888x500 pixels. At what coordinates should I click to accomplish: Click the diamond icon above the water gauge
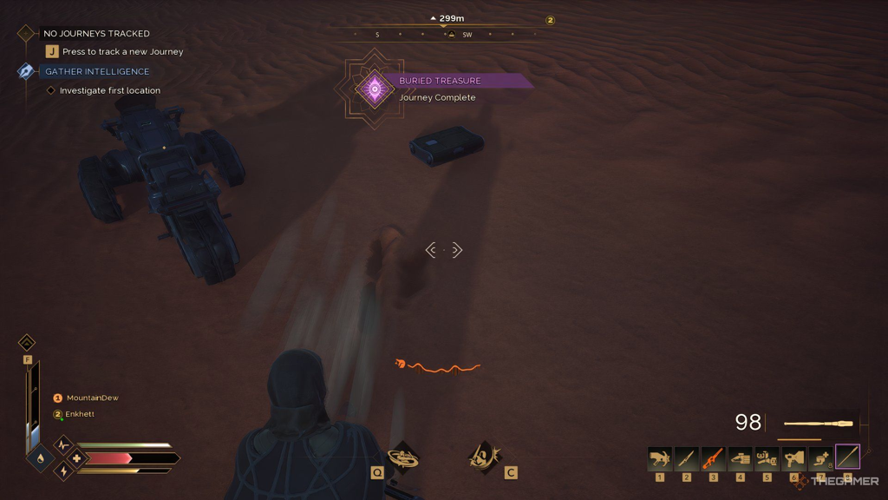(27, 343)
